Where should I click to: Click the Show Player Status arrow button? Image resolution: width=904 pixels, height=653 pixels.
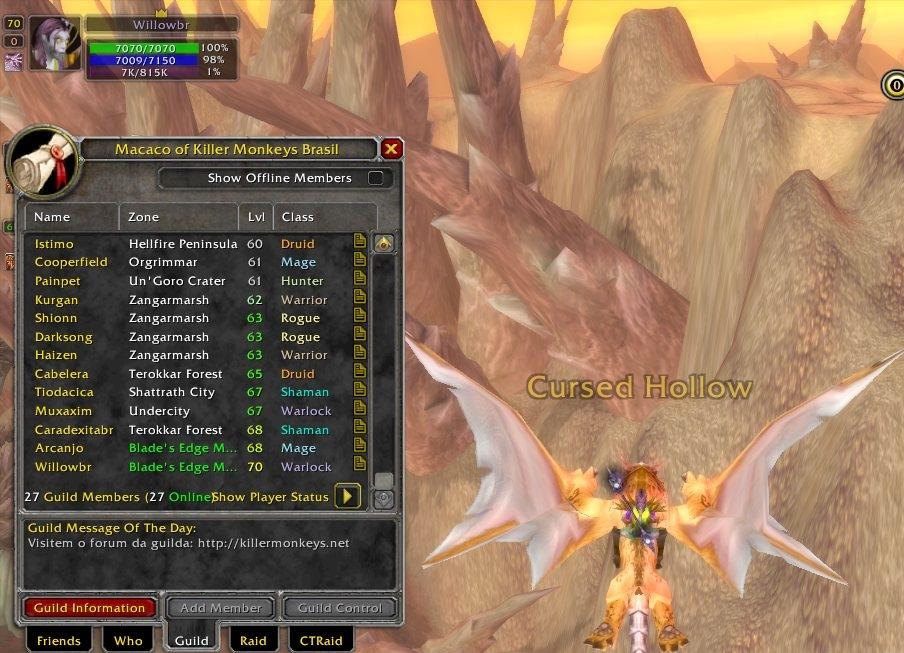pos(348,496)
